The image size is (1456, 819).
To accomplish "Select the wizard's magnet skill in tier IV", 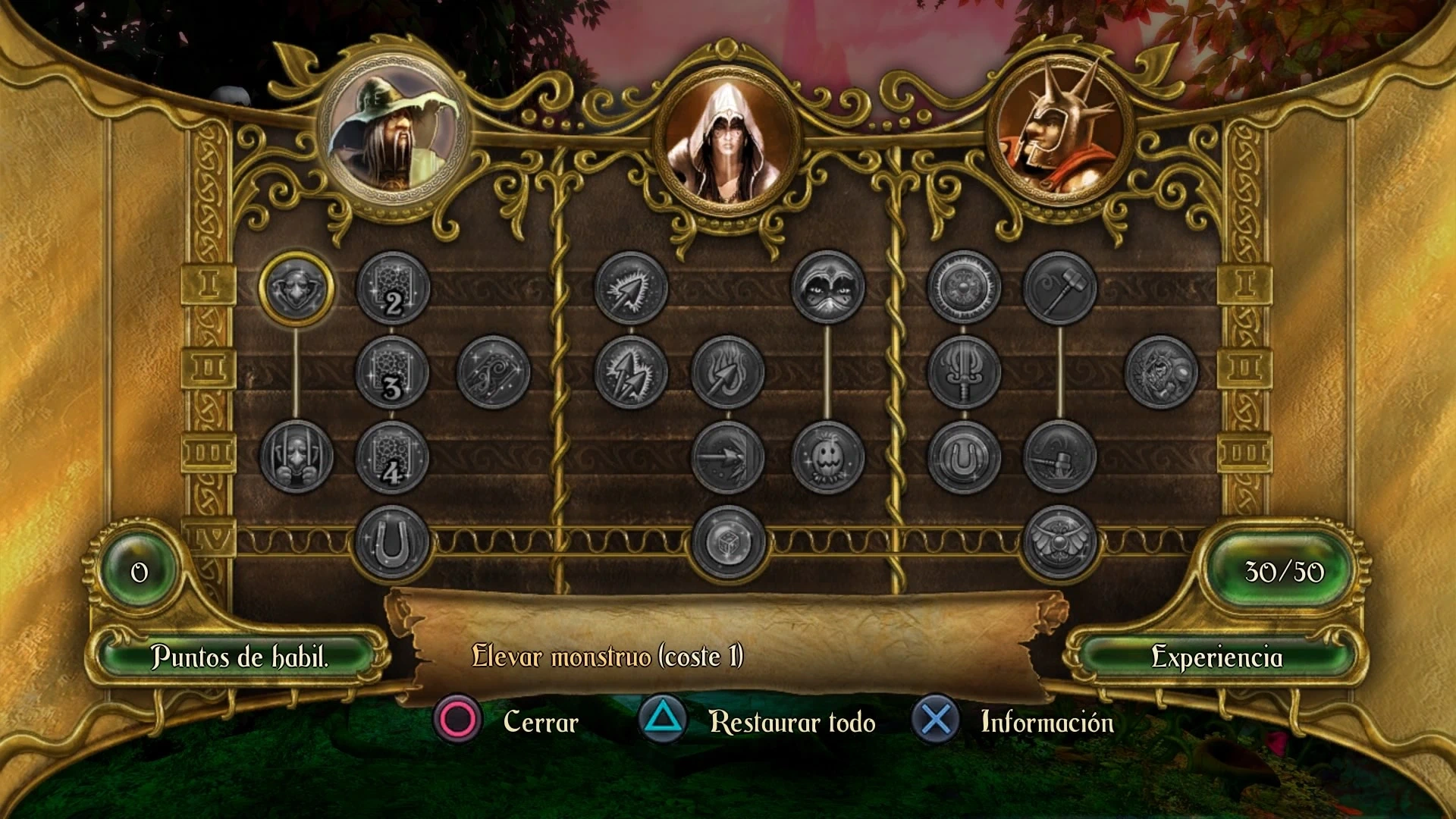I will [x=392, y=542].
